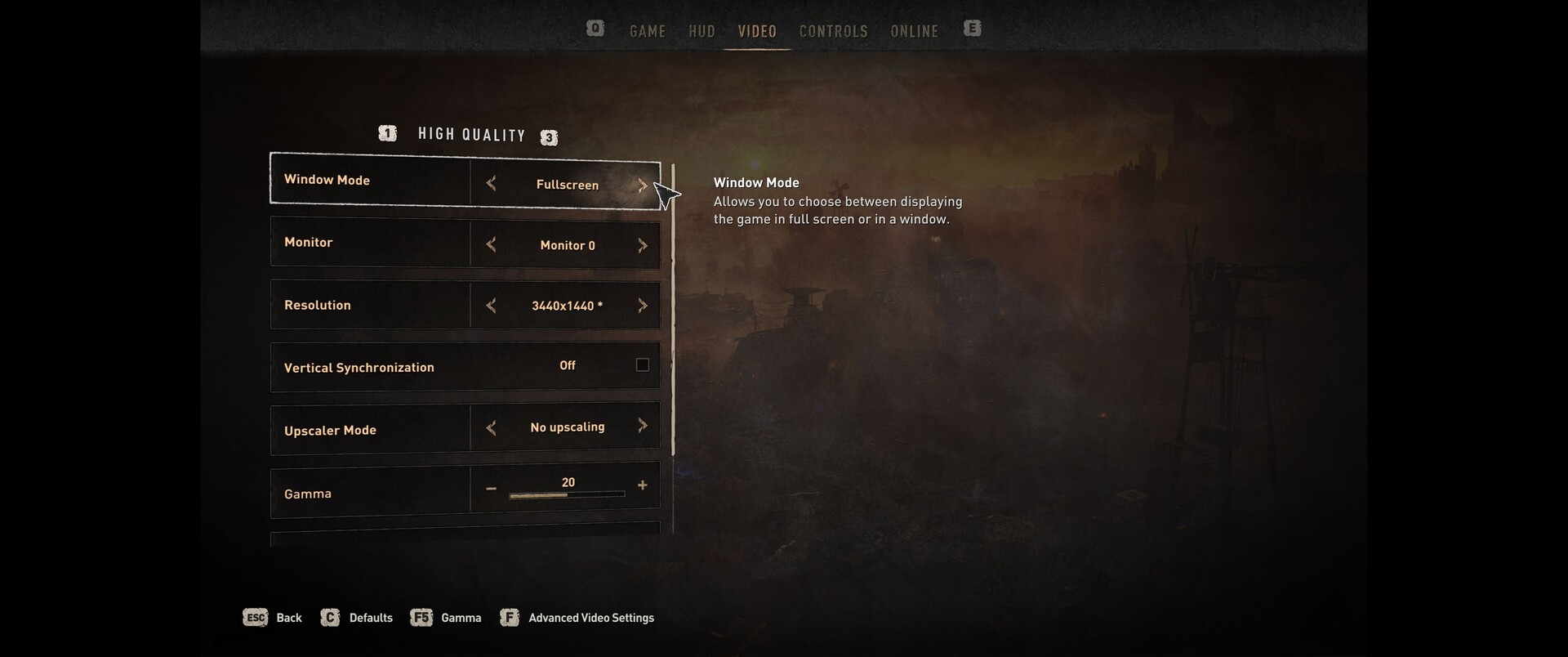Screen dimensions: 1568x657
Task: Increase Resolution using the right arrow
Action: pos(643,306)
